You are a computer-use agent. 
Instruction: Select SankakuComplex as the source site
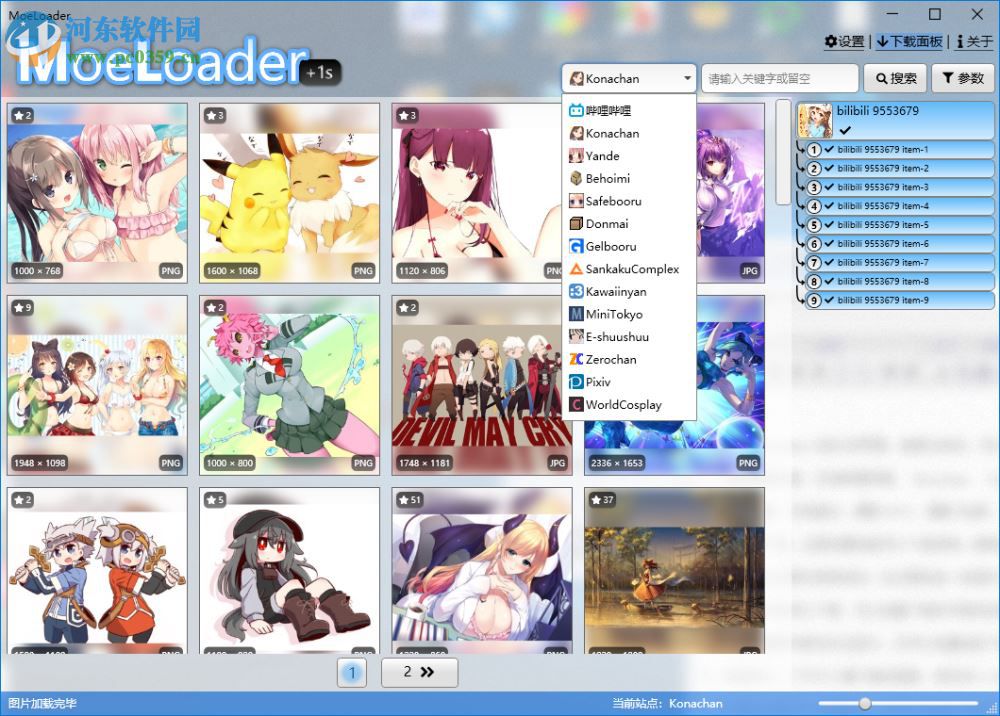[631, 269]
